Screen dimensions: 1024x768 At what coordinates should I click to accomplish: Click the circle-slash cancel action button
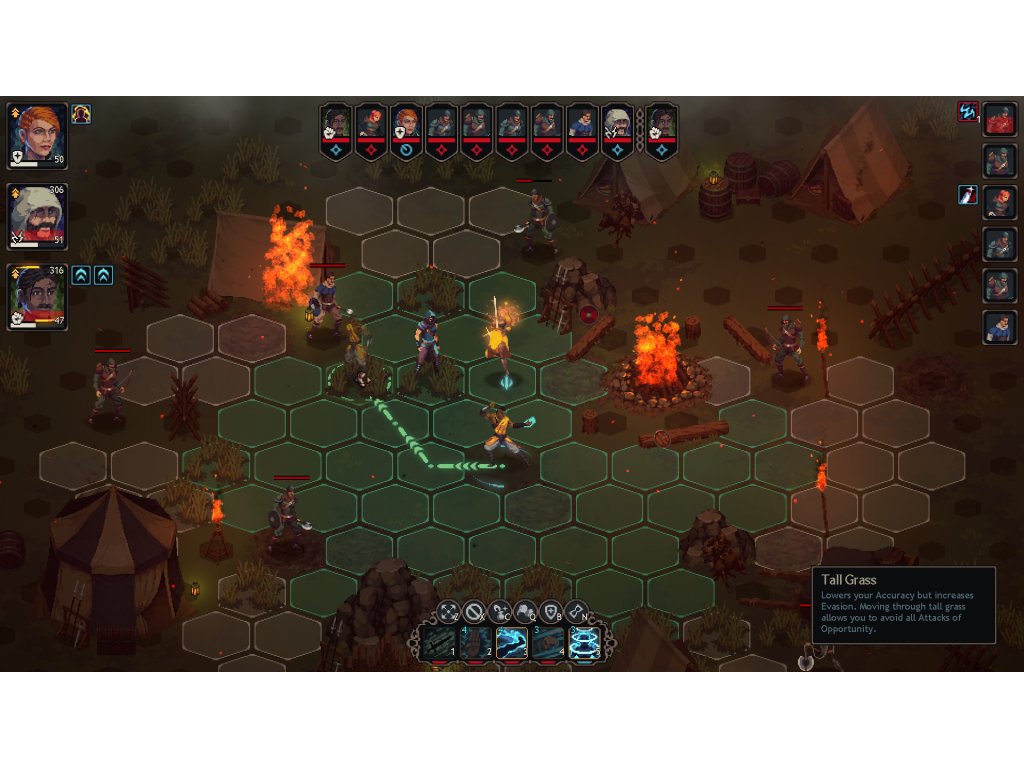click(x=474, y=611)
